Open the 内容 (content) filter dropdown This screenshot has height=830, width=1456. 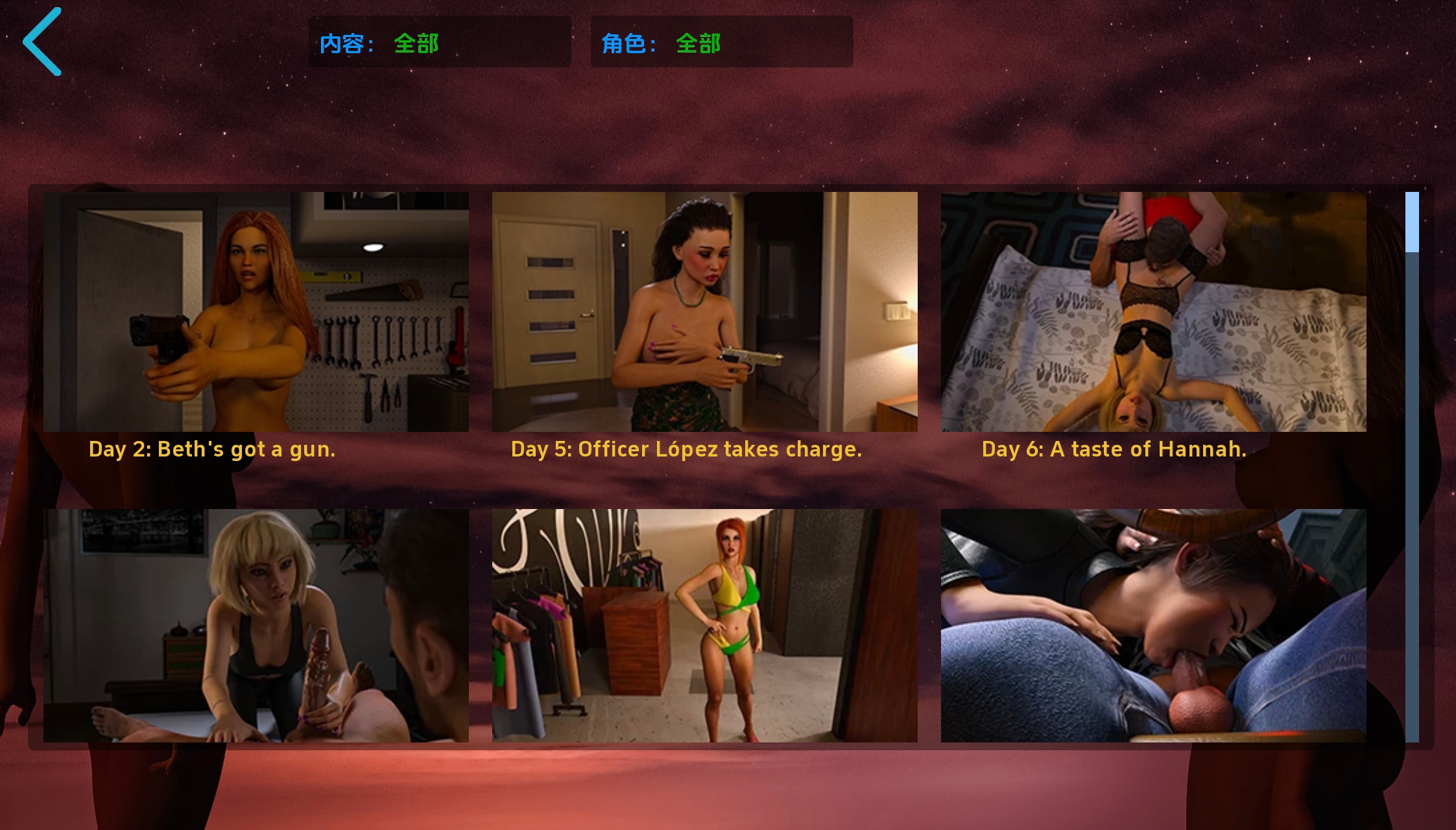[x=440, y=41]
